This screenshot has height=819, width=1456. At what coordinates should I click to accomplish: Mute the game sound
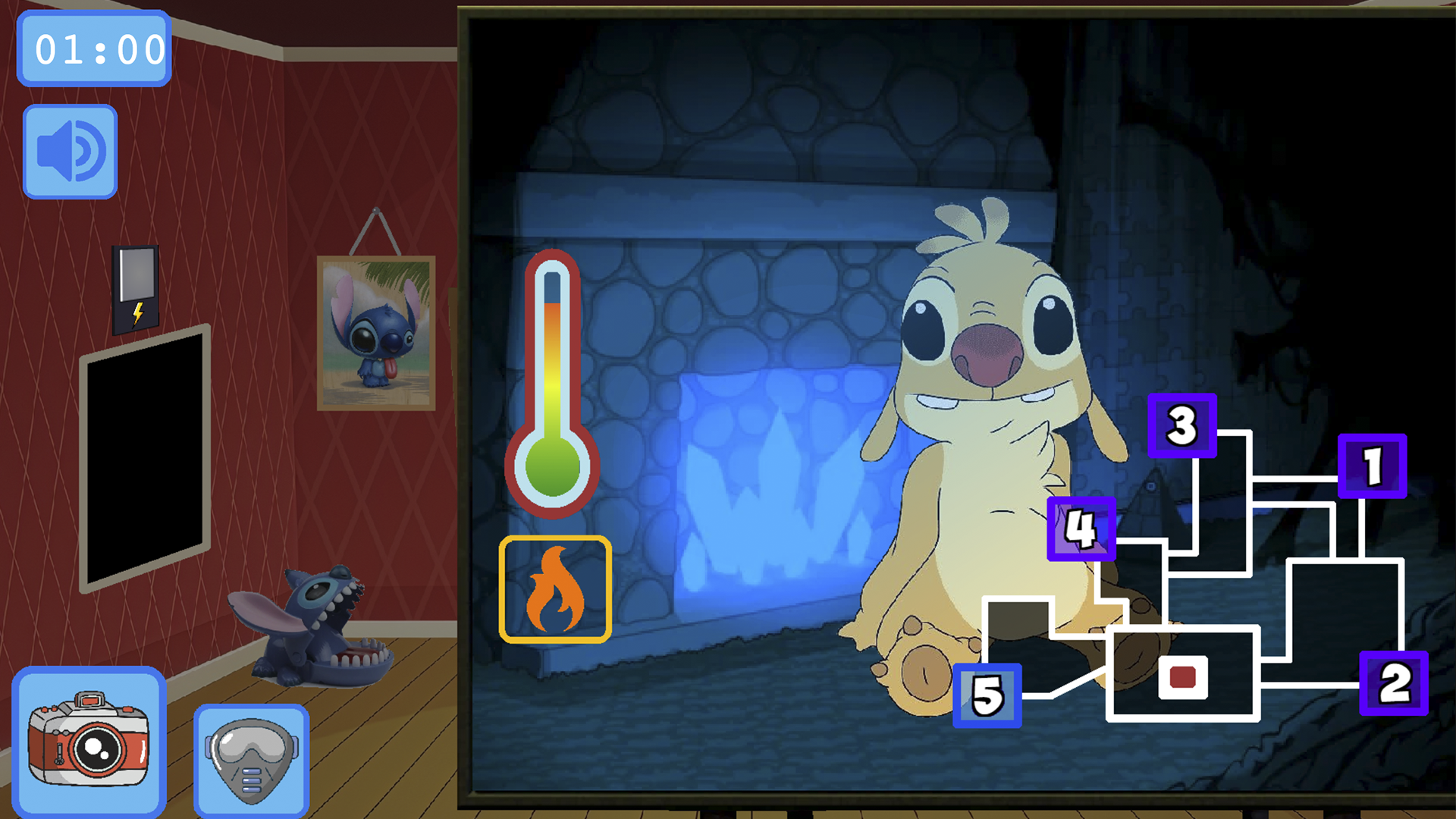click(70, 149)
